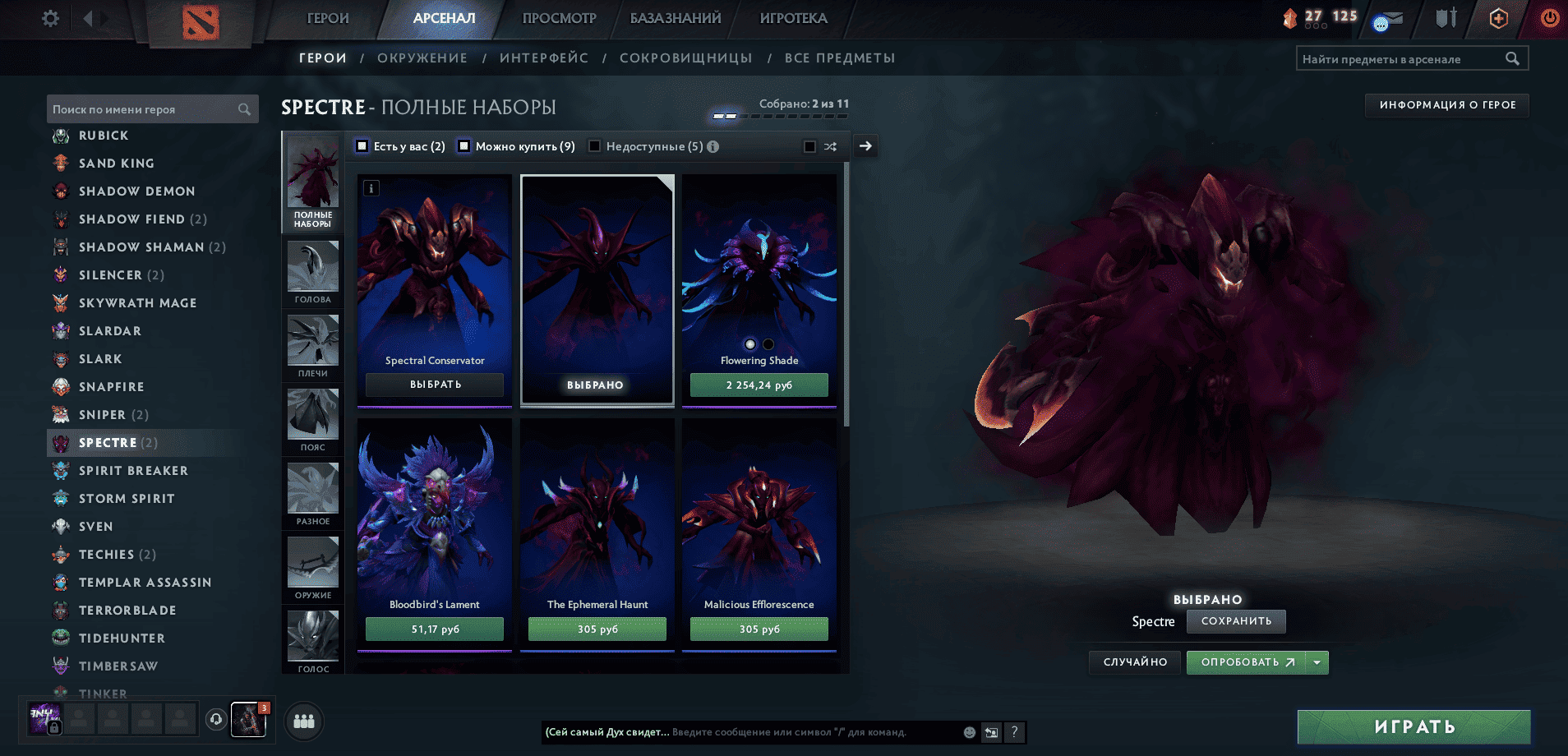The height and width of the screenshot is (756, 1568).
Task: Uncheck the 'Можно купить (9)' filter
Action: click(x=465, y=145)
